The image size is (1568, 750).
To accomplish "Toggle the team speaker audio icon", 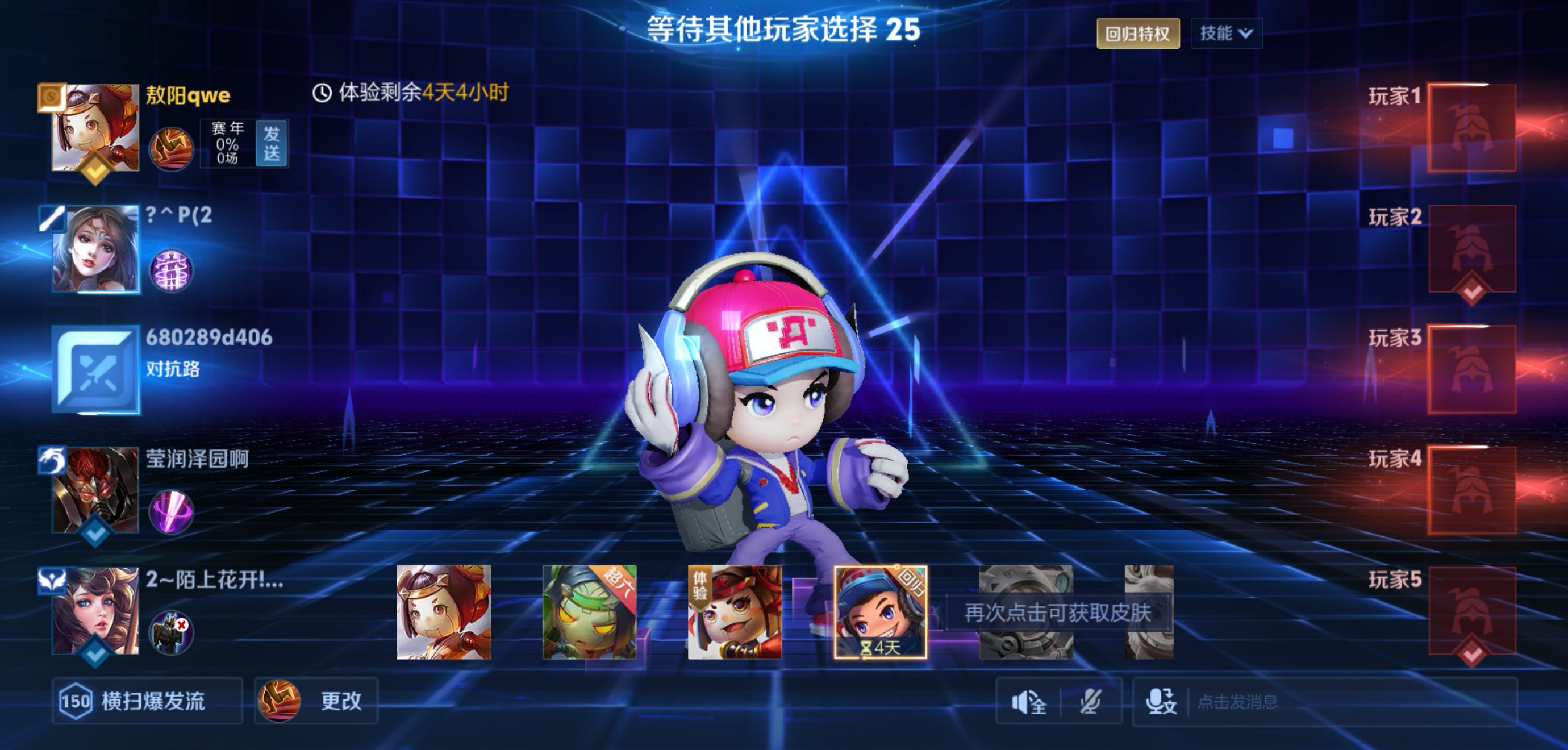I will (x=1029, y=702).
